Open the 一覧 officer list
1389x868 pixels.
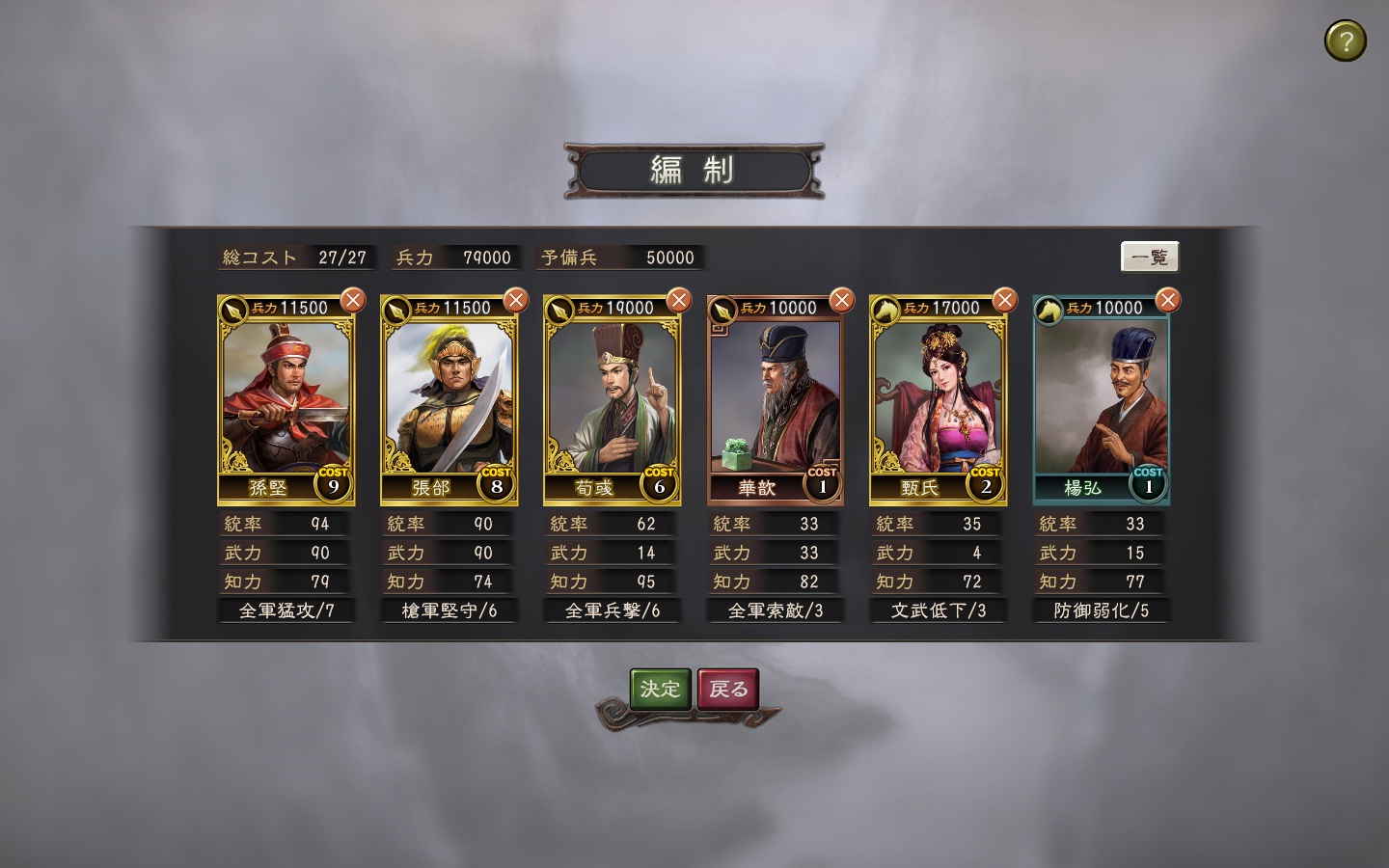point(1150,258)
